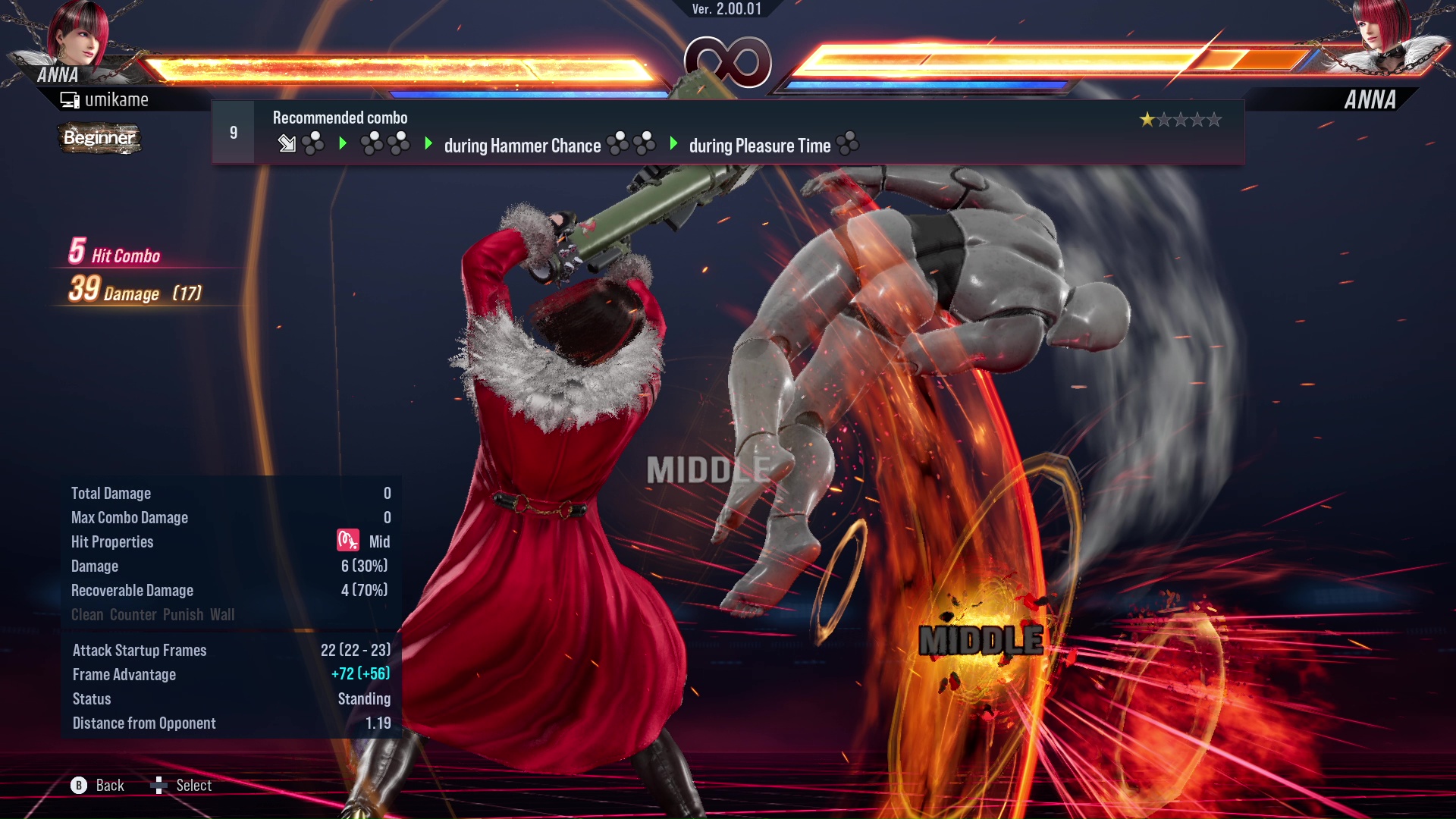1456x819 pixels.
Task: Click combo number 9 to open another recommended combo
Action: pyautogui.click(x=234, y=131)
